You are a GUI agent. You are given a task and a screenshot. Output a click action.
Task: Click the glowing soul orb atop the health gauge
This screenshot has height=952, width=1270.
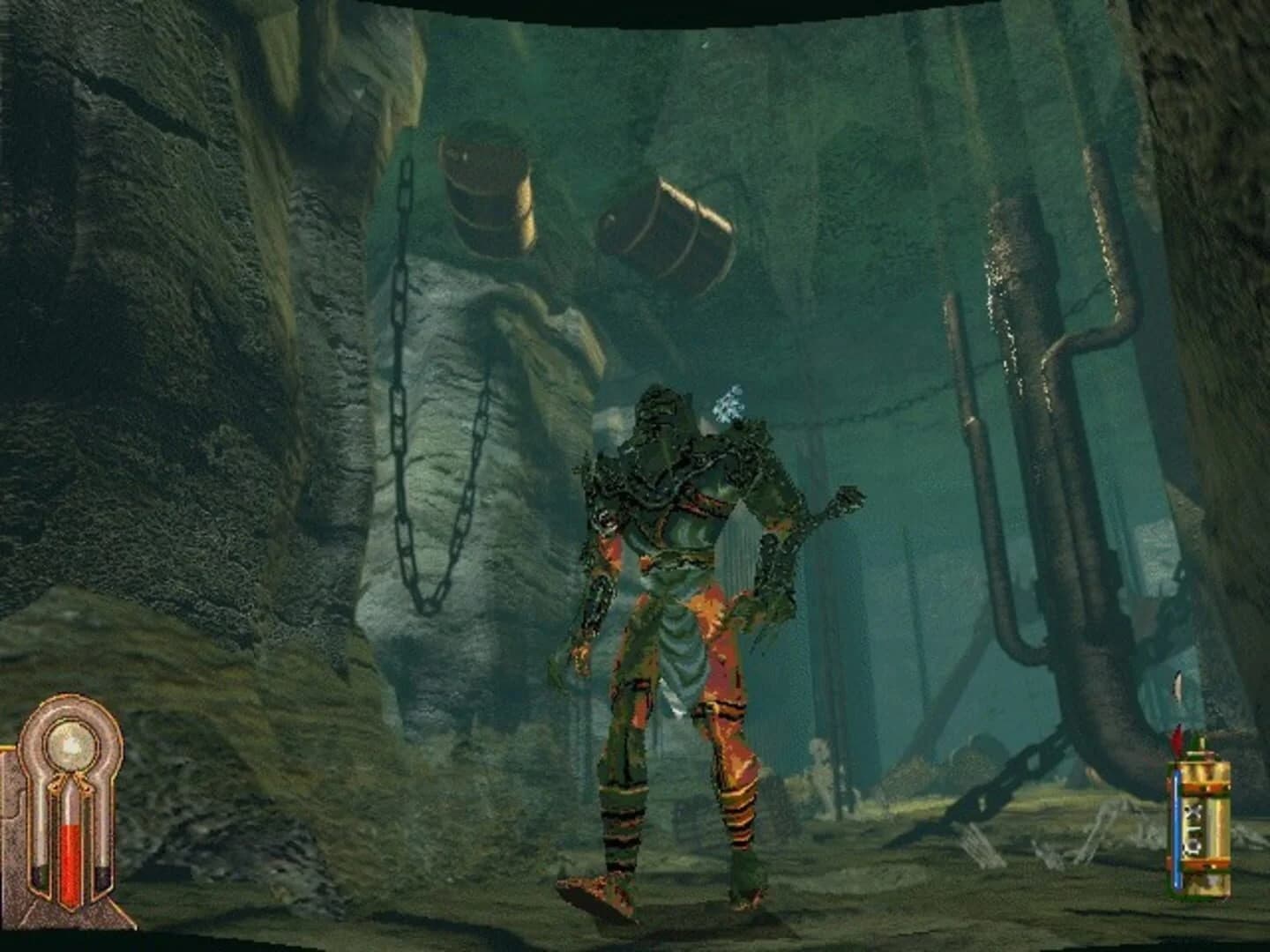69,744
